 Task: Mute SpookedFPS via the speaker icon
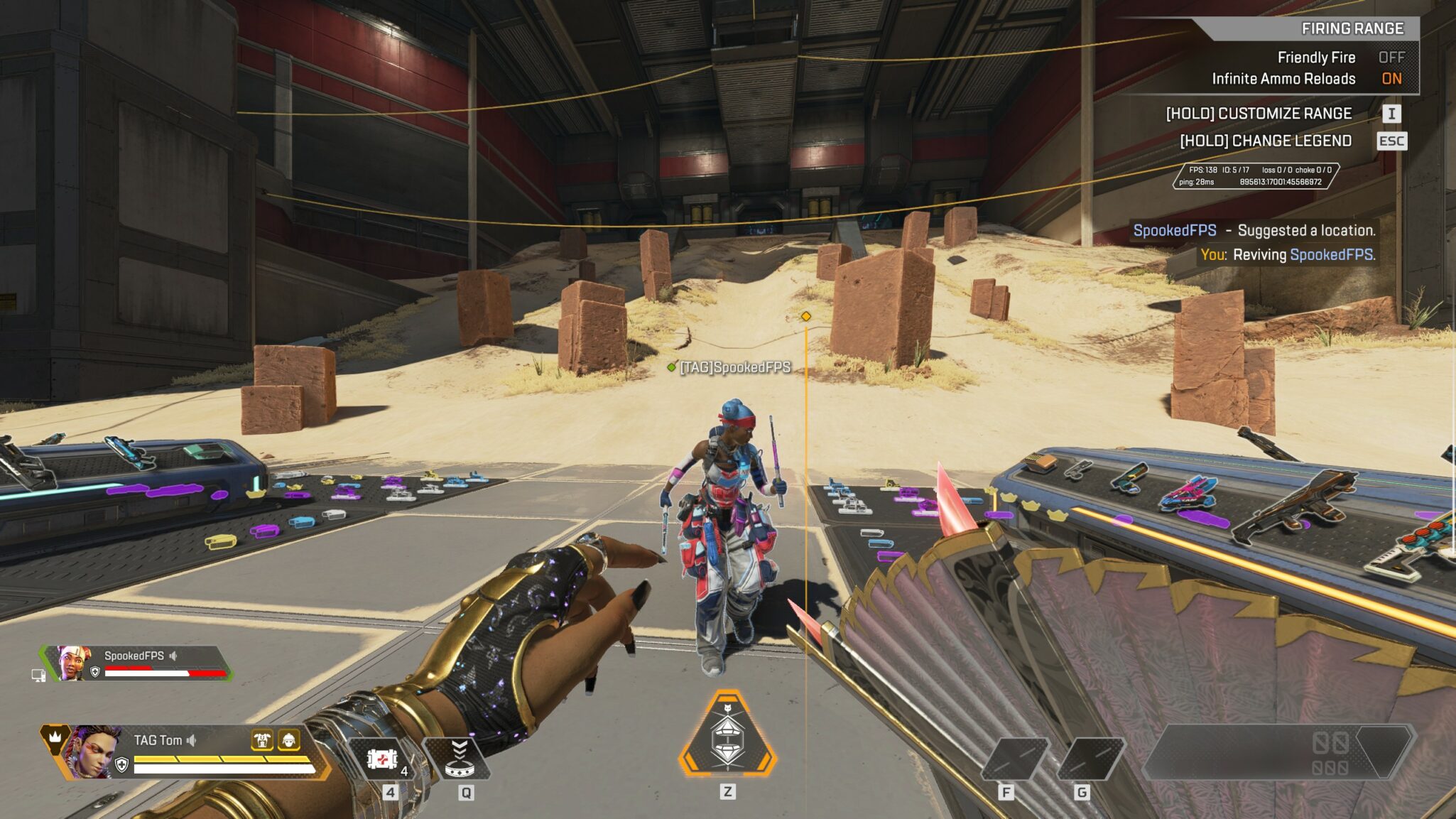pyautogui.click(x=173, y=656)
